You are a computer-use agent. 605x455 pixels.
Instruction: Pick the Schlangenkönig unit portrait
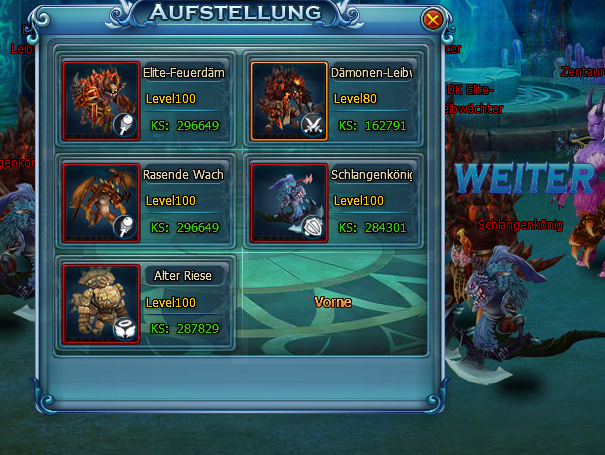[x=288, y=202]
